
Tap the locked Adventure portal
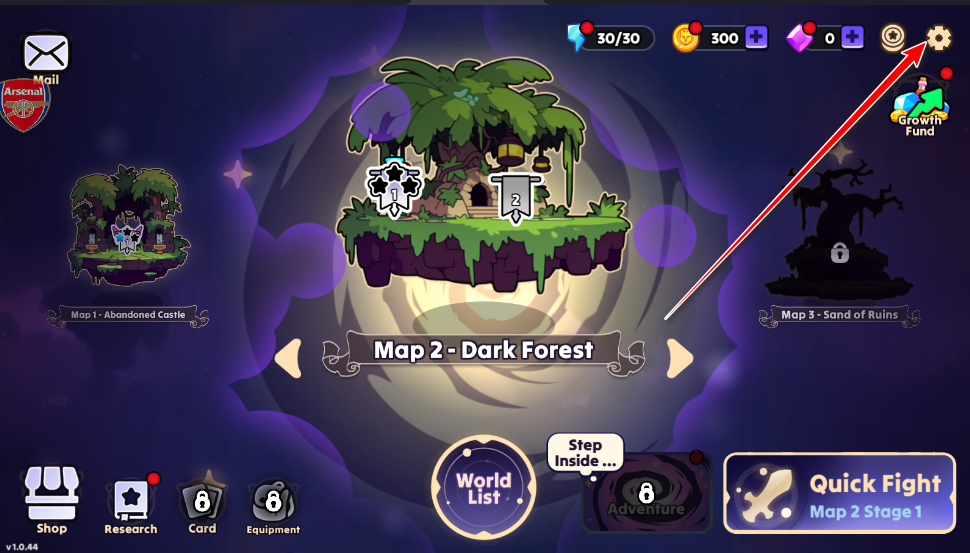tap(646, 495)
